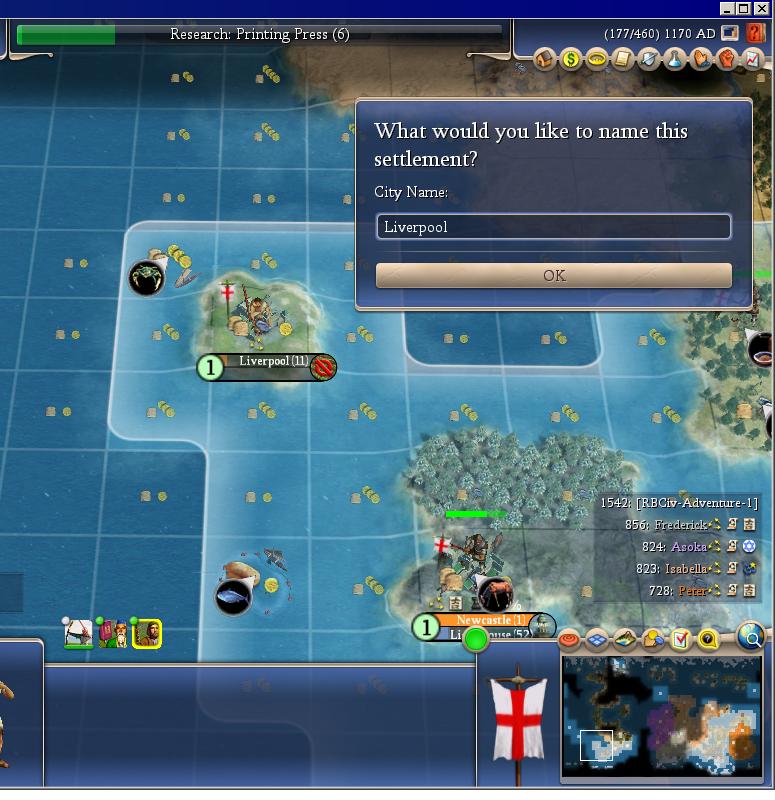Open the research bar for Printing Press
Viewport: 775px width, 800px height.
(260, 35)
